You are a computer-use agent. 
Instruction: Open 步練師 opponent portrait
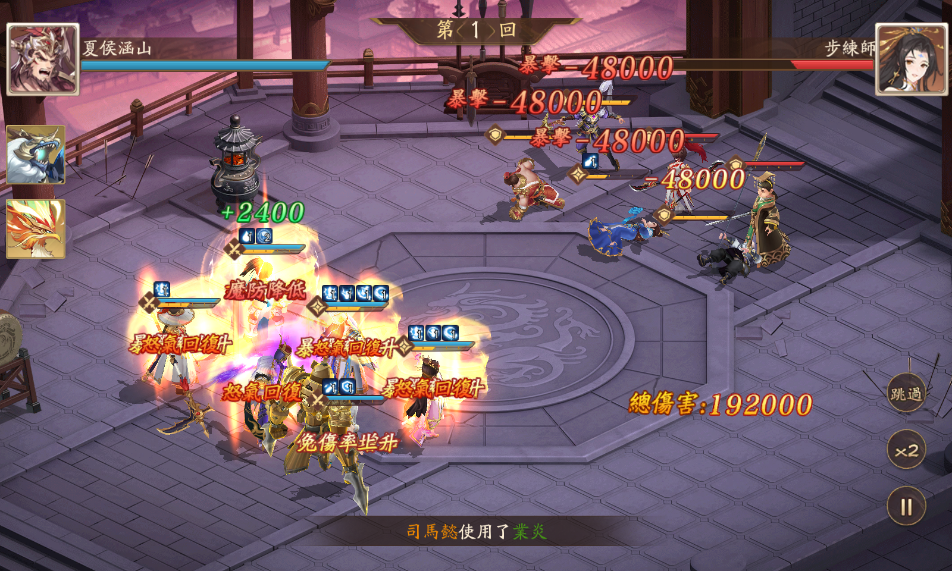912,59
